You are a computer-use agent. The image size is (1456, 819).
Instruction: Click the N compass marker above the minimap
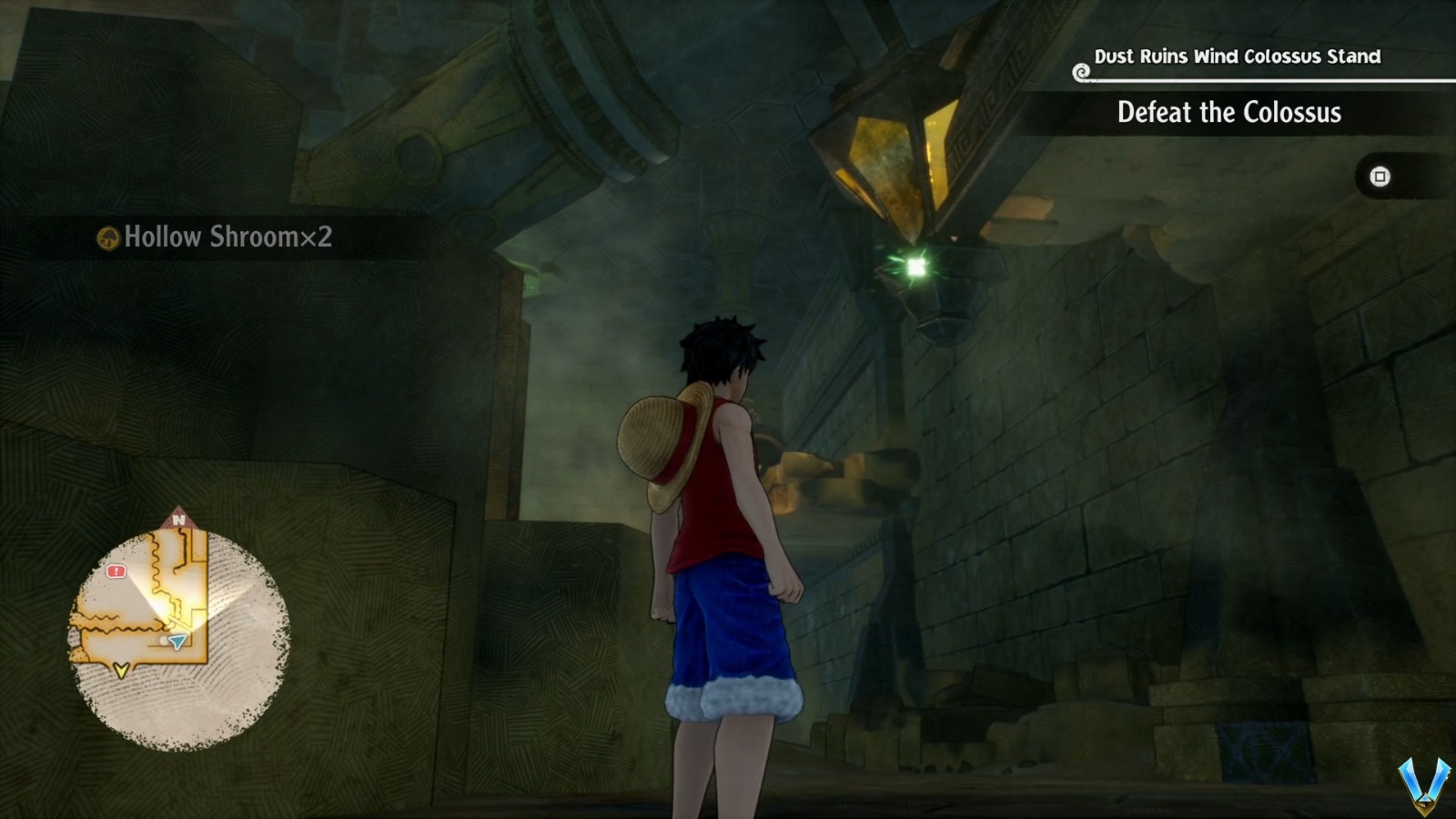pos(177,519)
